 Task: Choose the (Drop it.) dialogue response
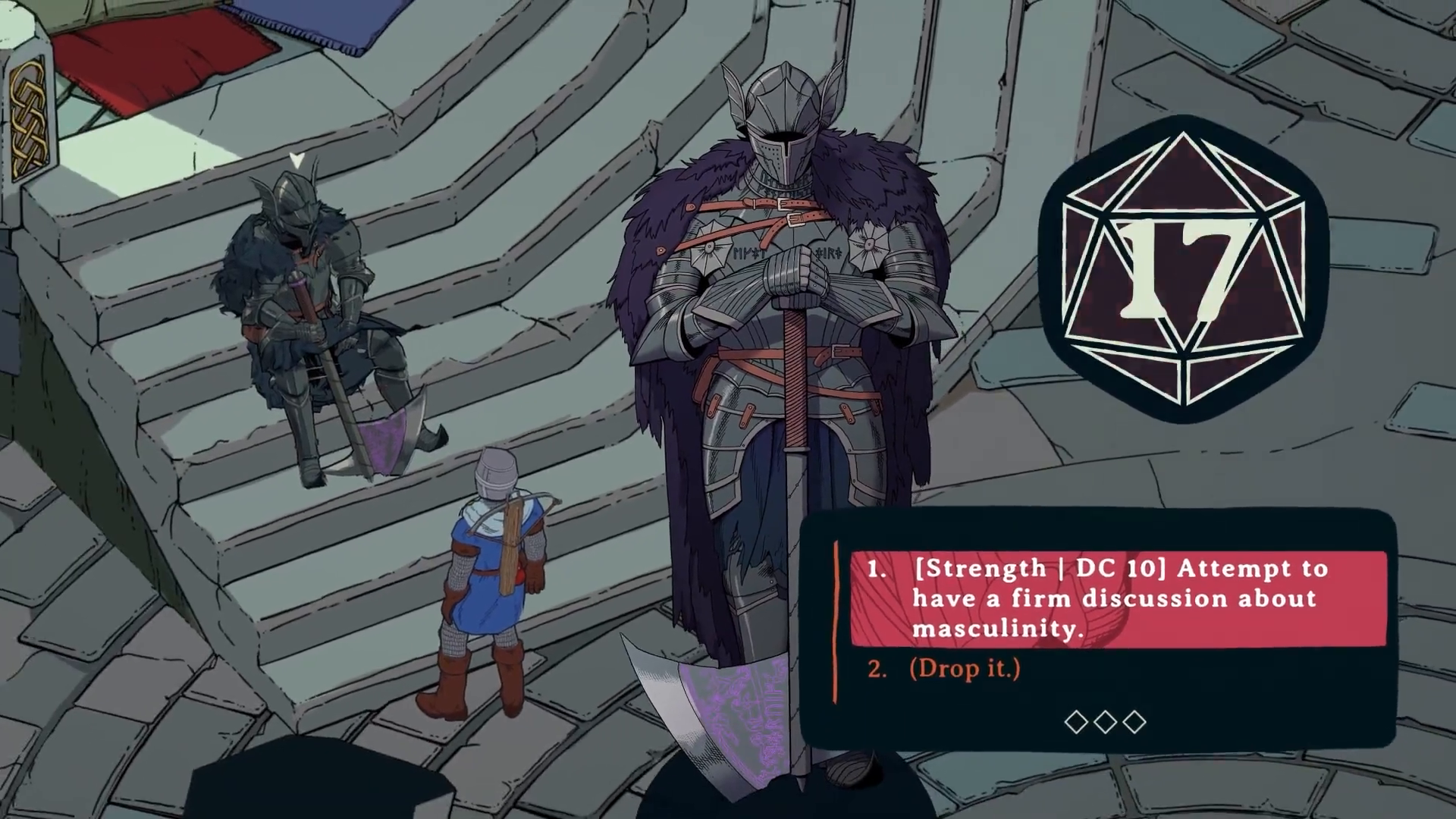(x=965, y=669)
